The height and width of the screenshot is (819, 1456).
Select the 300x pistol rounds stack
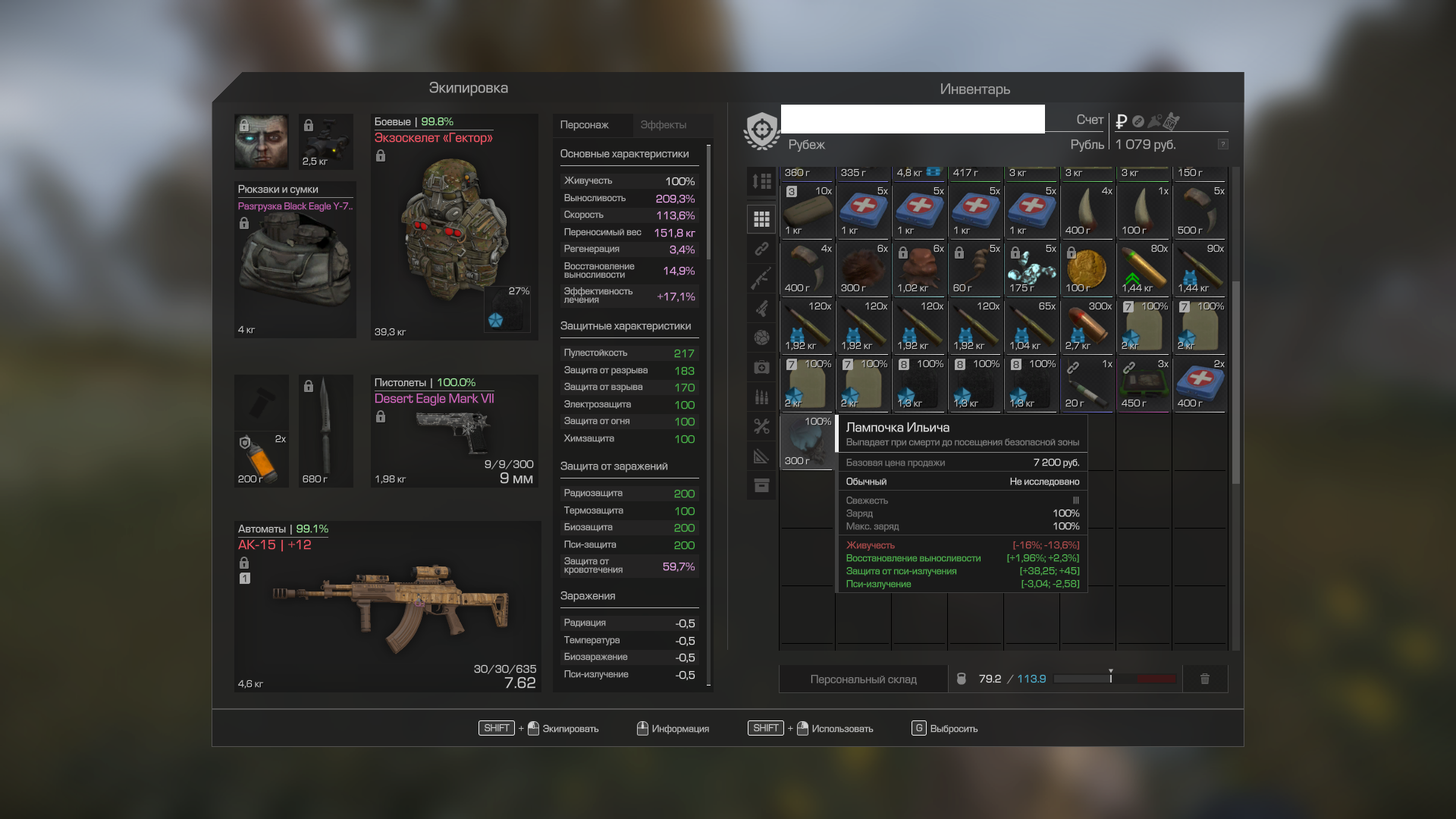[x=1087, y=327]
